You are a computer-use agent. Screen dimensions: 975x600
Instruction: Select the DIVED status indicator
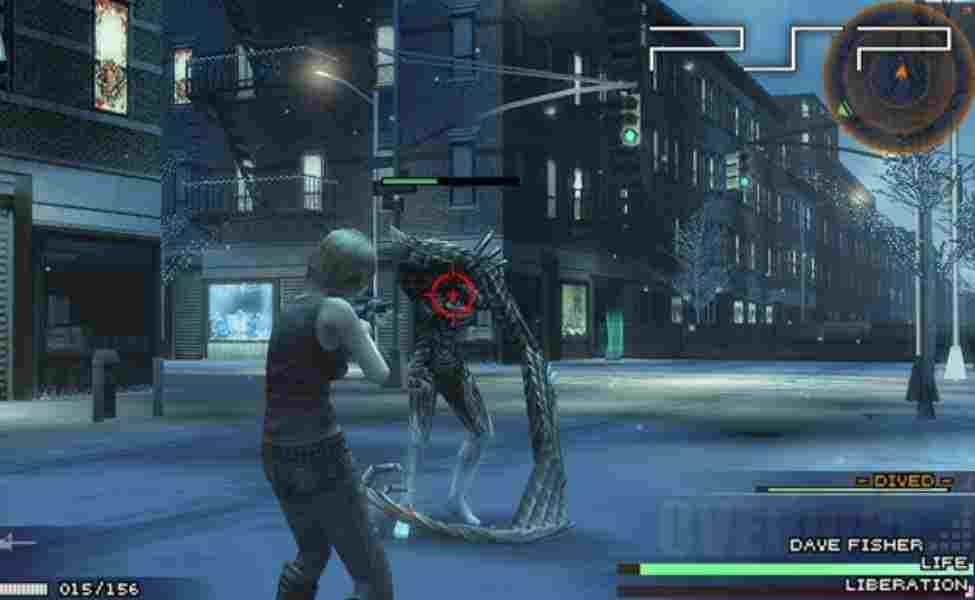(904, 481)
